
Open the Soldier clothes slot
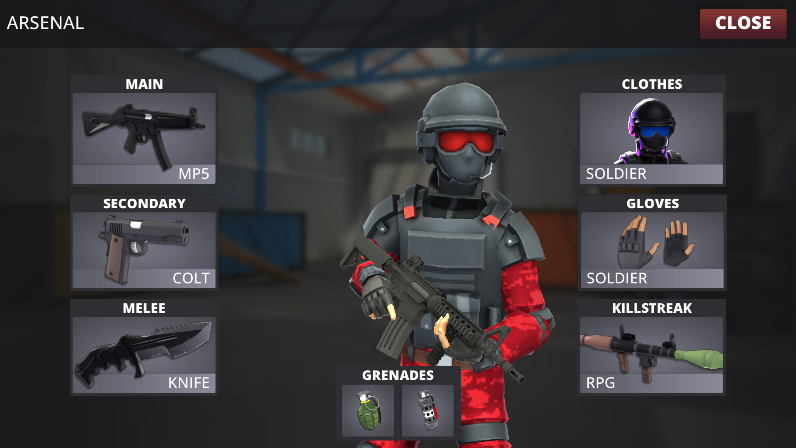(651, 138)
